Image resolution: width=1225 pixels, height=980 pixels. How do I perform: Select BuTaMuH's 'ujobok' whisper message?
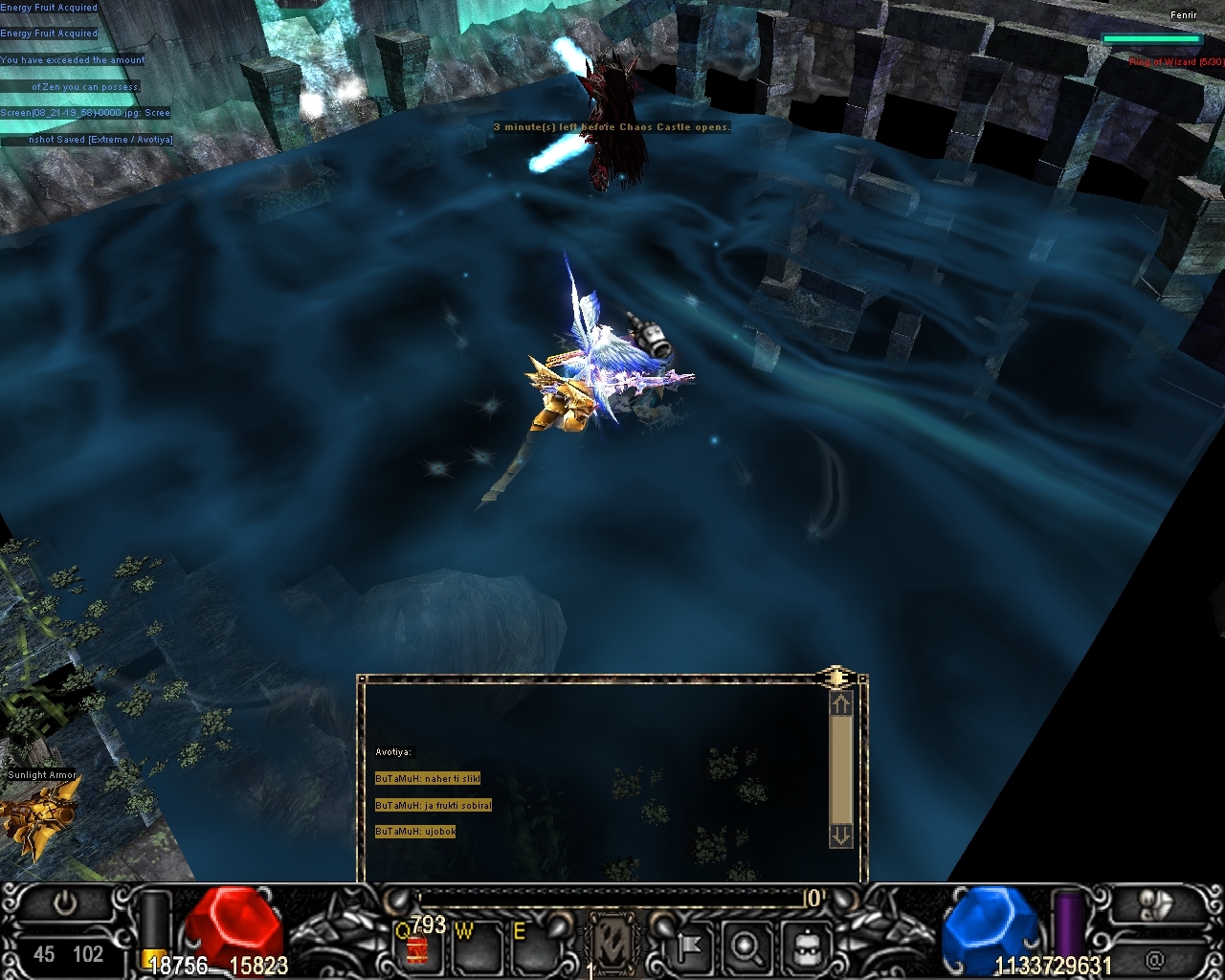tap(415, 832)
